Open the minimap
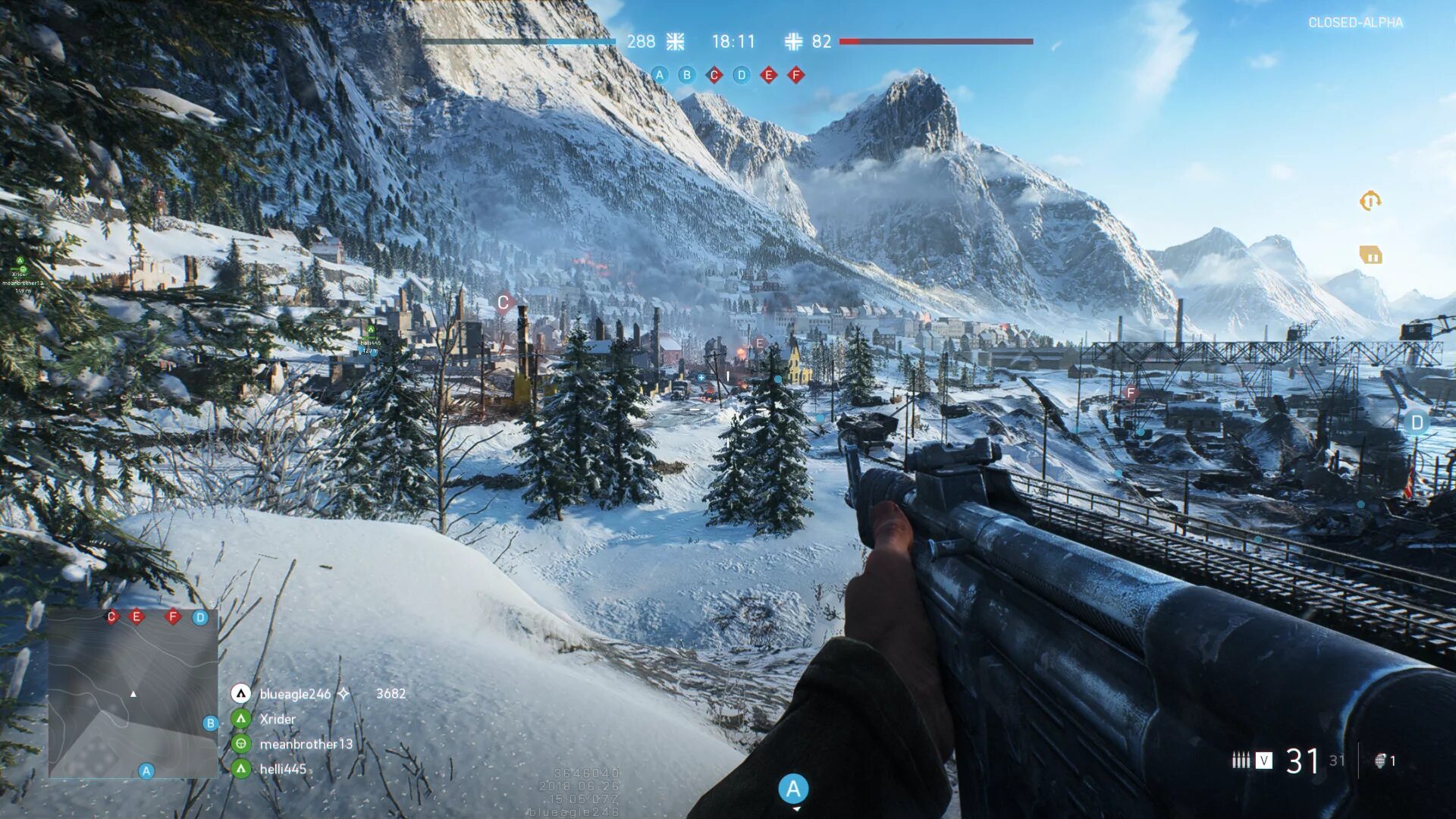This screenshot has height=819, width=1456. pos(133,693)
